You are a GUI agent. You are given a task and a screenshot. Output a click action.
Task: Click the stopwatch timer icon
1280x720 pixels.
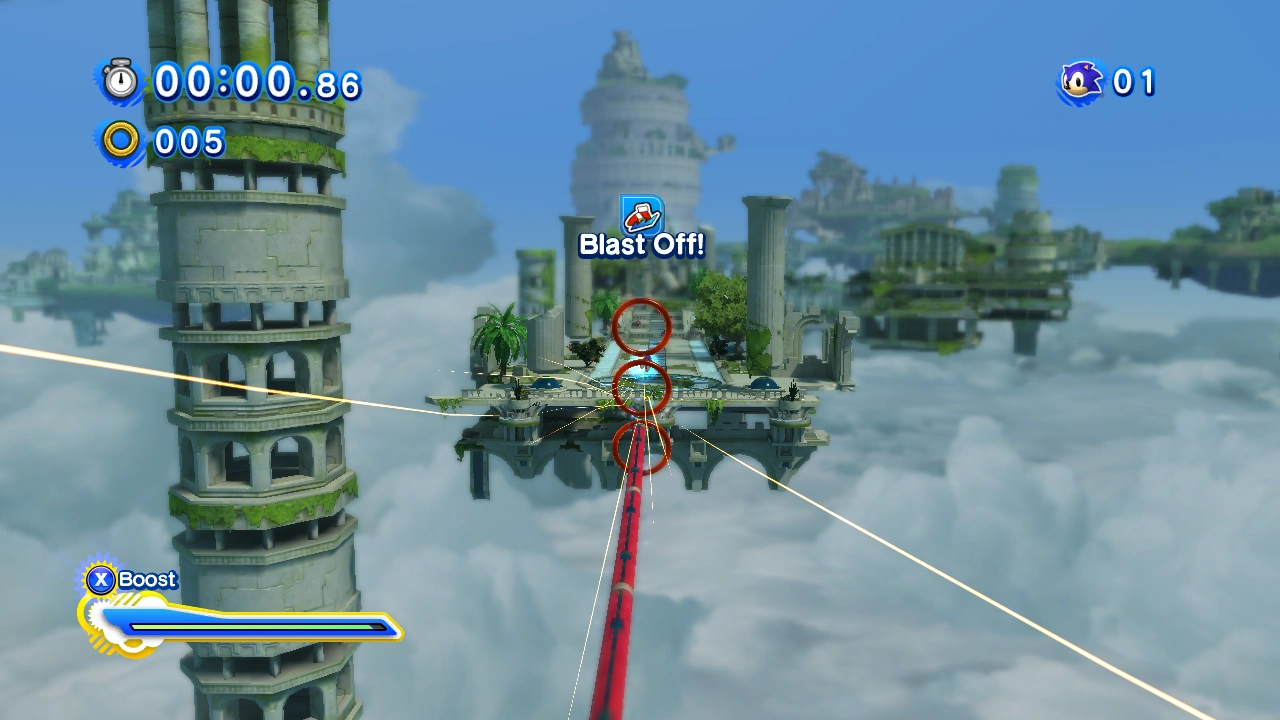point(121,81)
